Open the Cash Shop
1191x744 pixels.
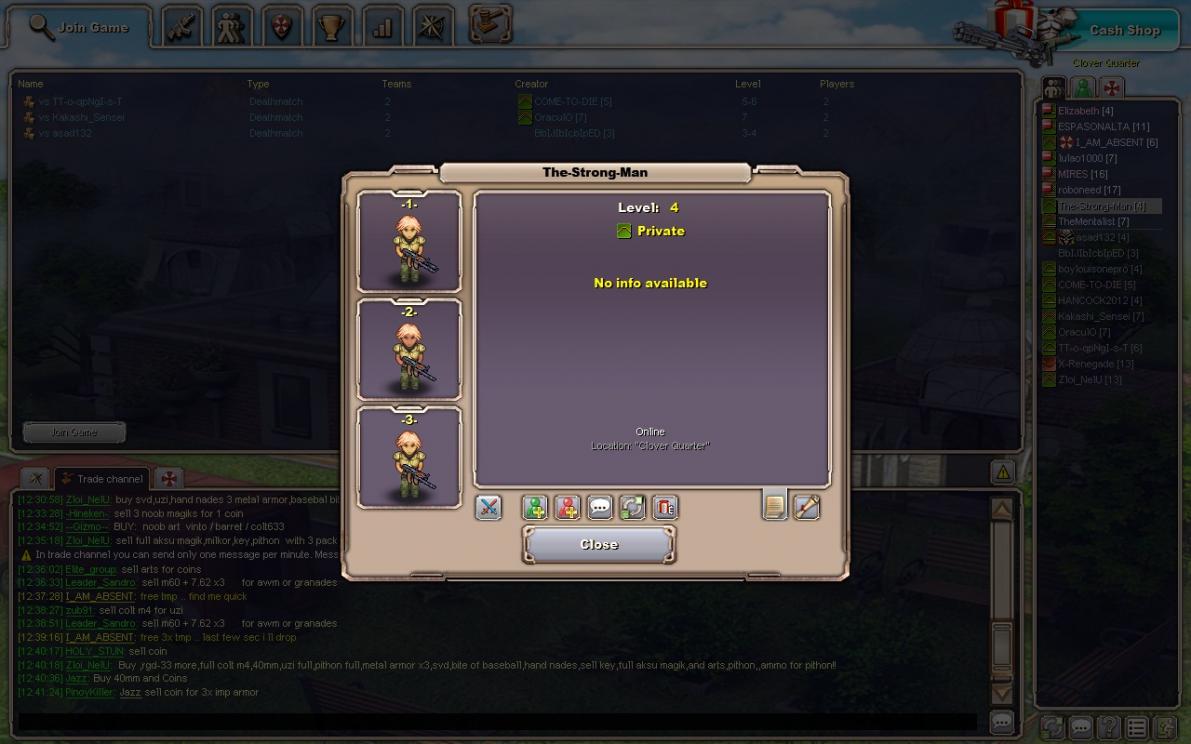pos(1123,30)
